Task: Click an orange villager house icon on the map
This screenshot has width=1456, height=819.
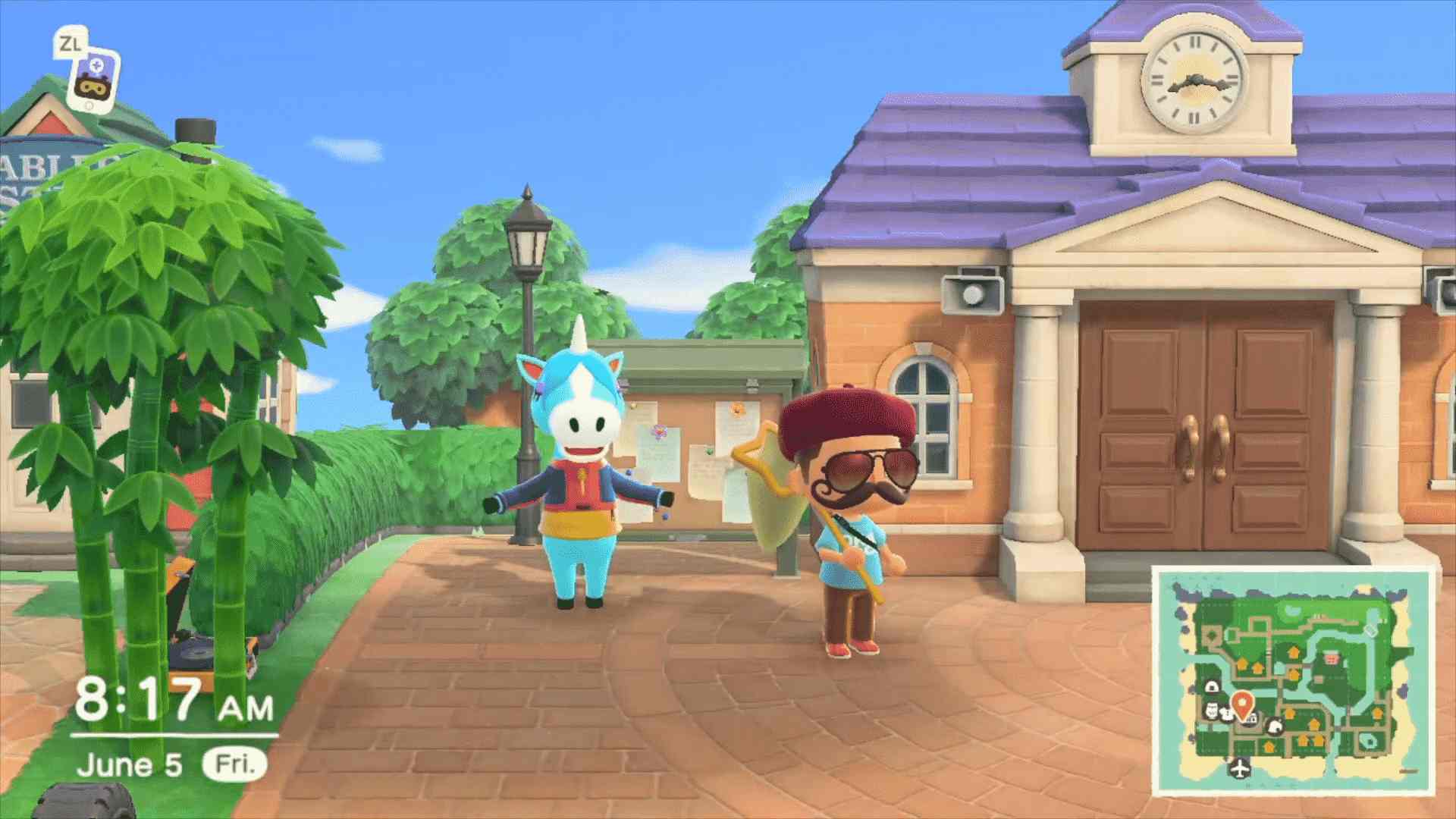Action: 1292,651
